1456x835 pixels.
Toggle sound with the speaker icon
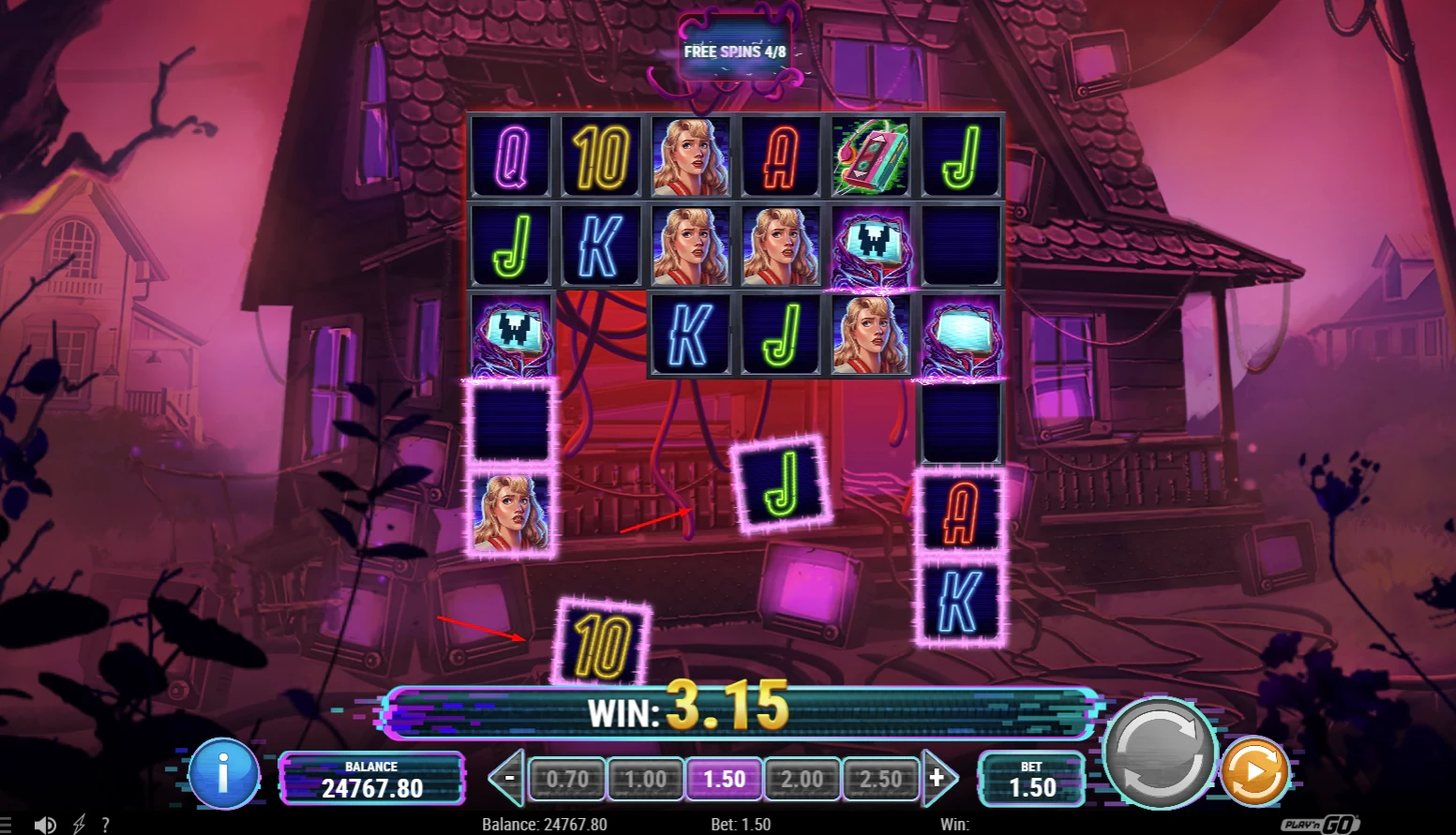pos(44,825)
